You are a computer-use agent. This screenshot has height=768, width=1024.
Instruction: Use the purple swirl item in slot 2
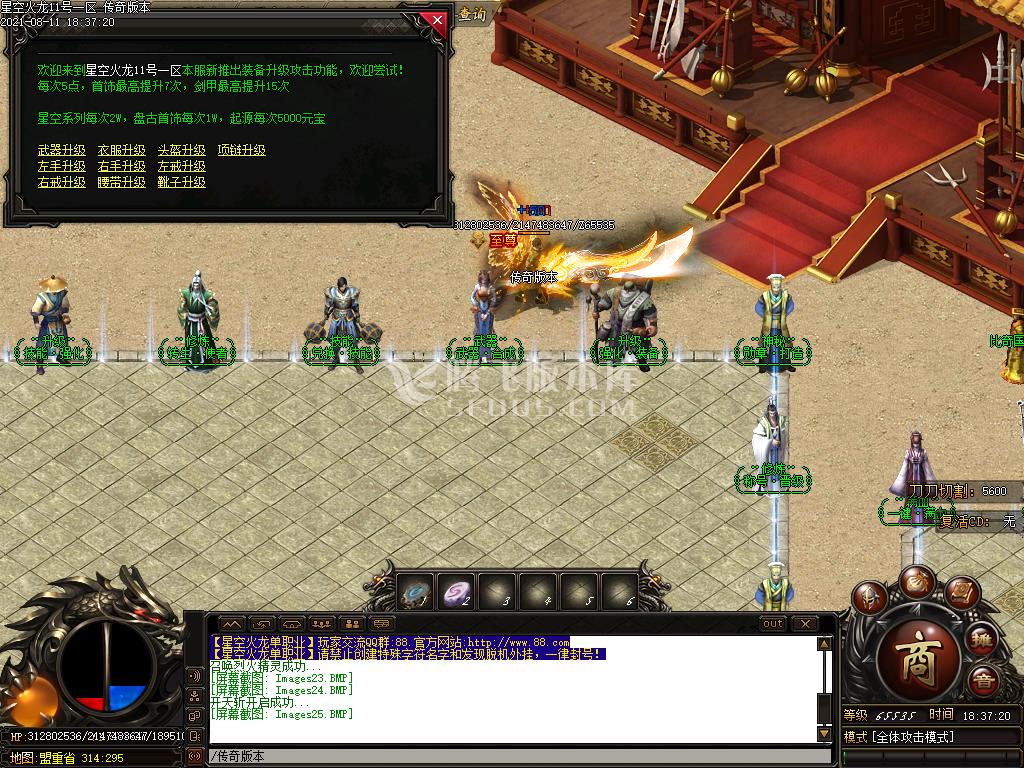458,592
